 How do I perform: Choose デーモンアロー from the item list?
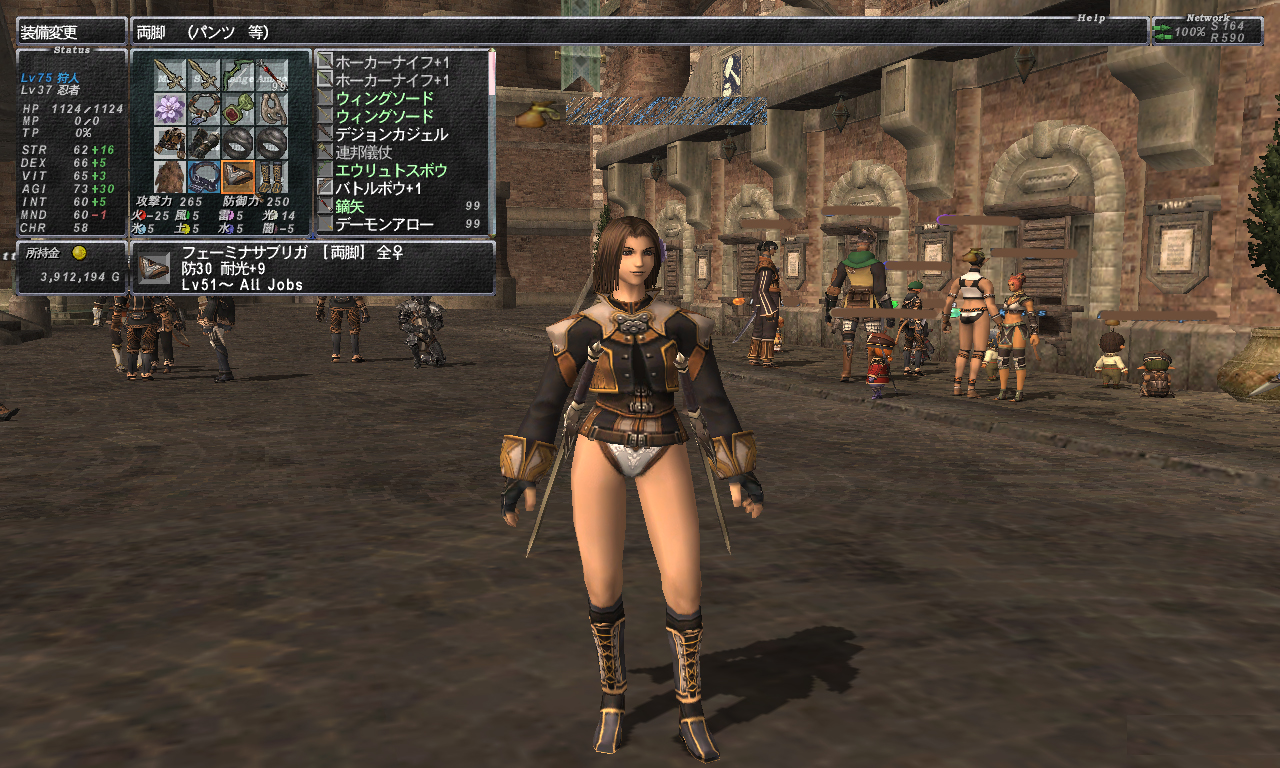pos(384,224)
